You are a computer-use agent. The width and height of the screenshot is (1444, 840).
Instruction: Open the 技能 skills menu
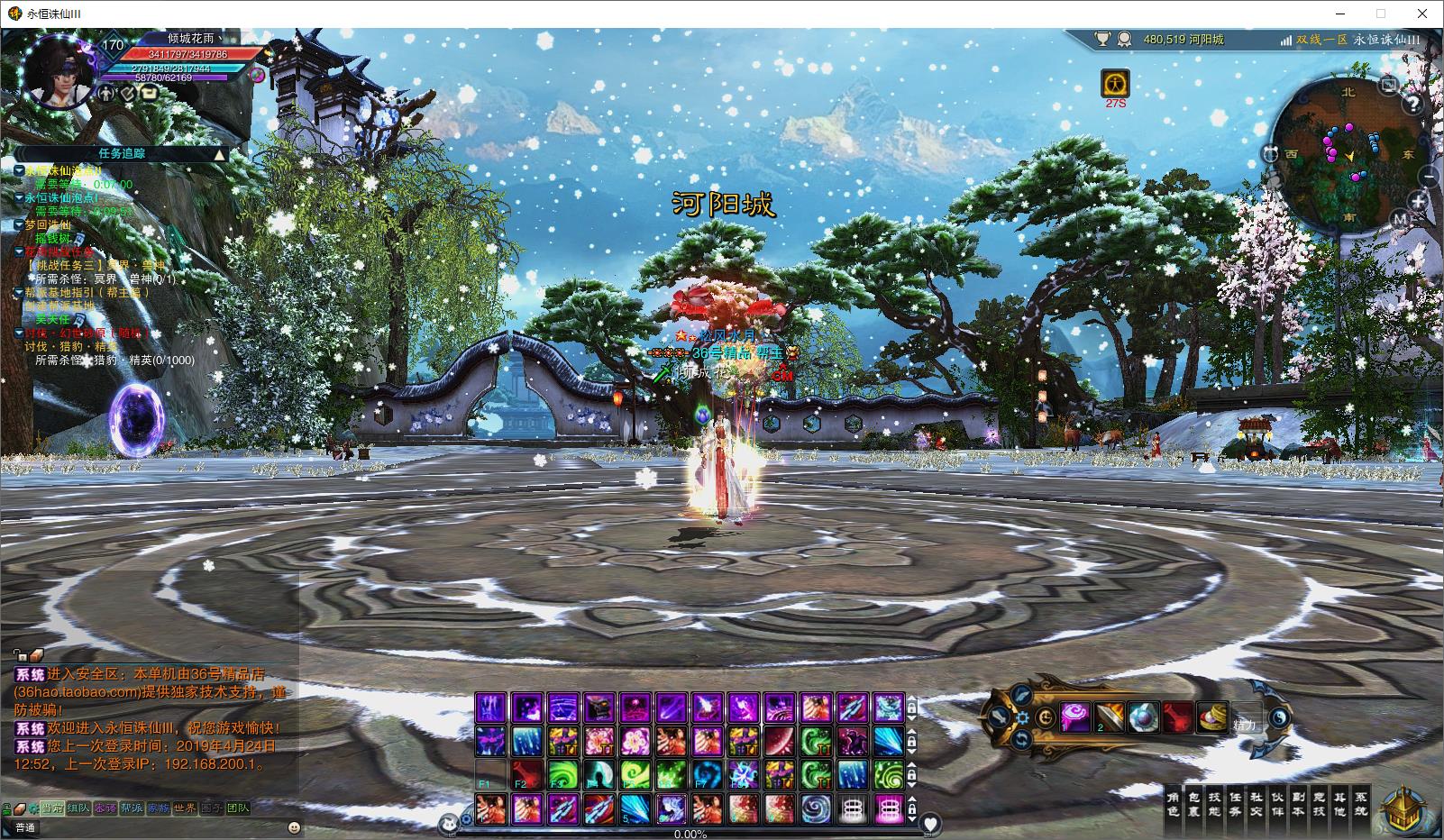(x=1214, y=804)
